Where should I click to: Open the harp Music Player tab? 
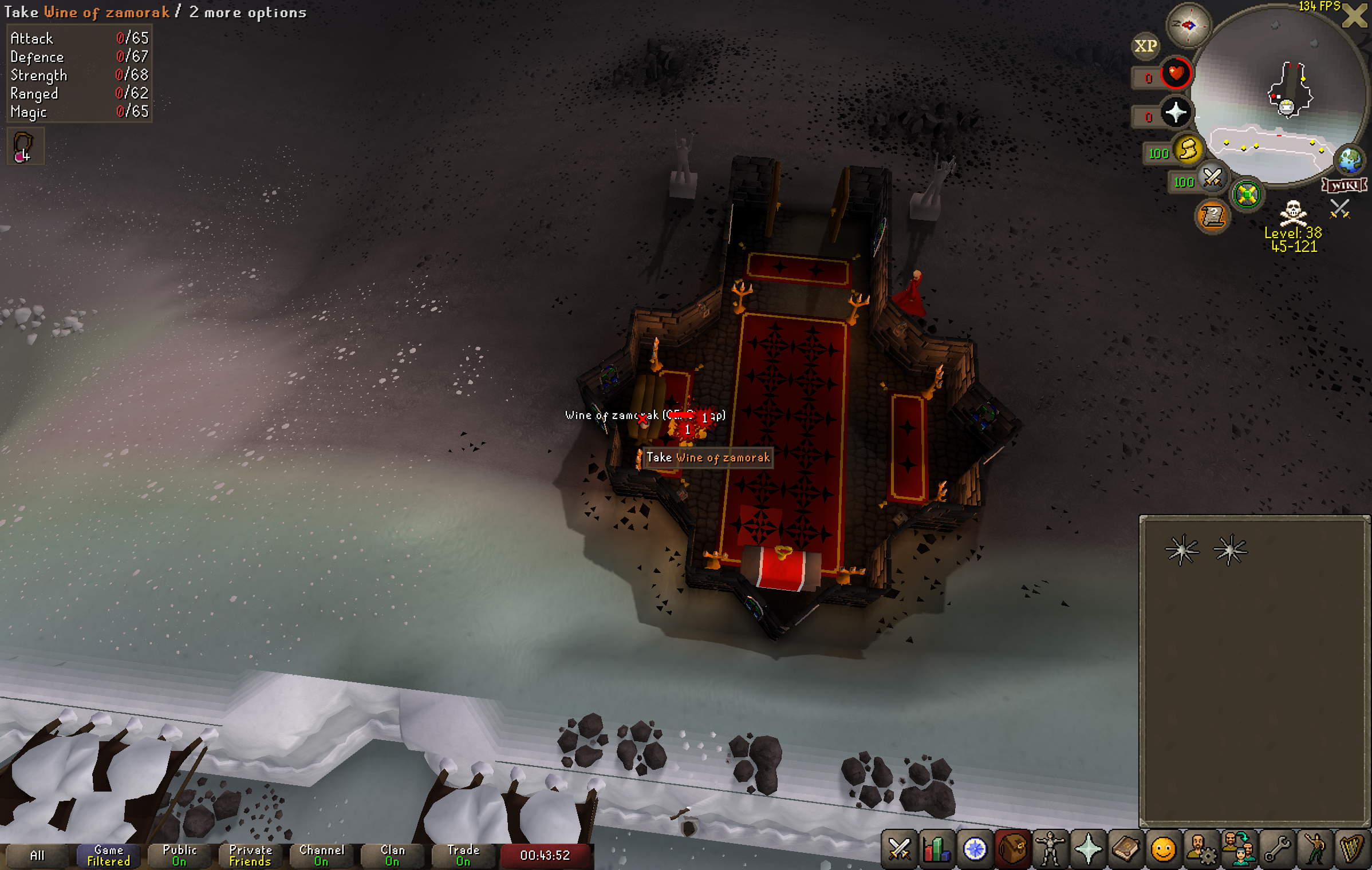click(1351, 849)
